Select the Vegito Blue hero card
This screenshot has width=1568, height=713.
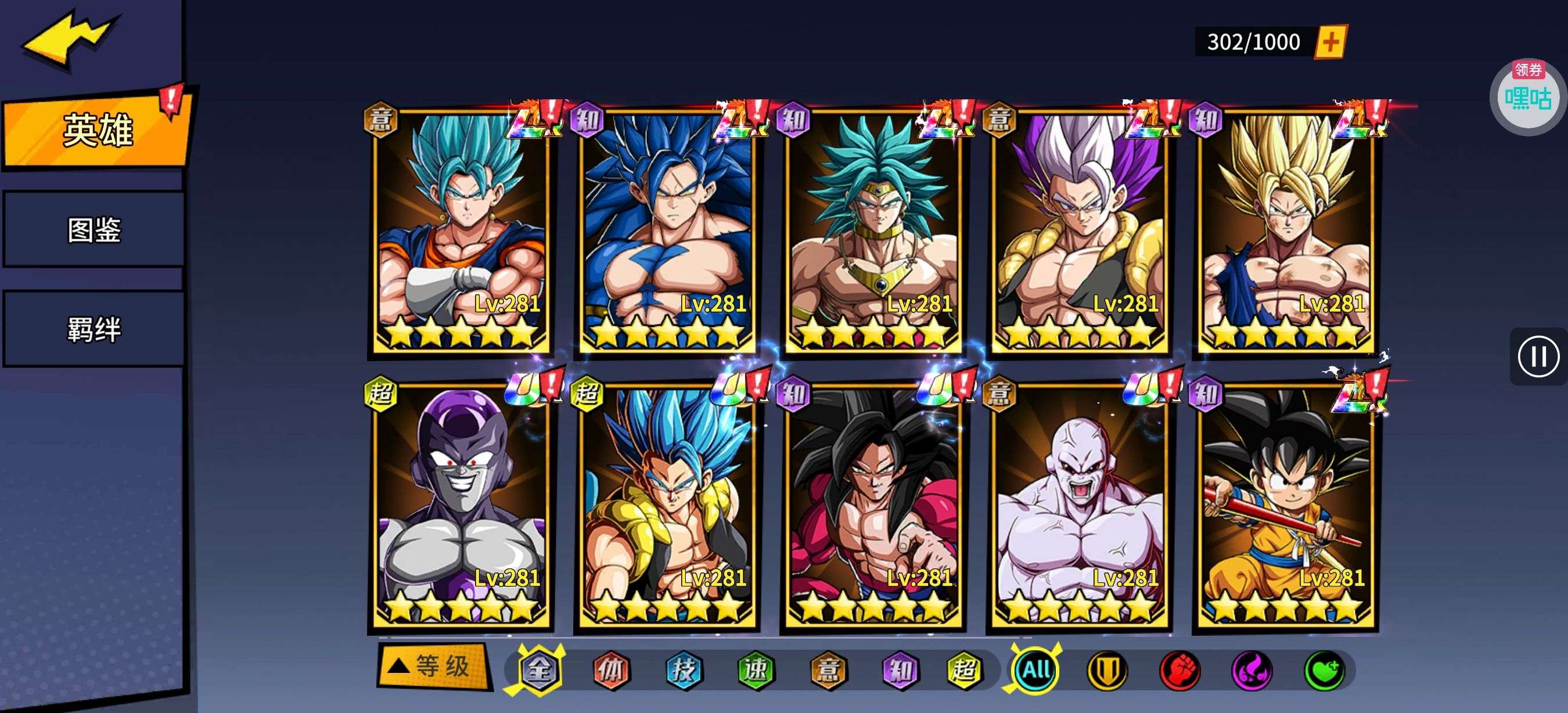point(461,231)
